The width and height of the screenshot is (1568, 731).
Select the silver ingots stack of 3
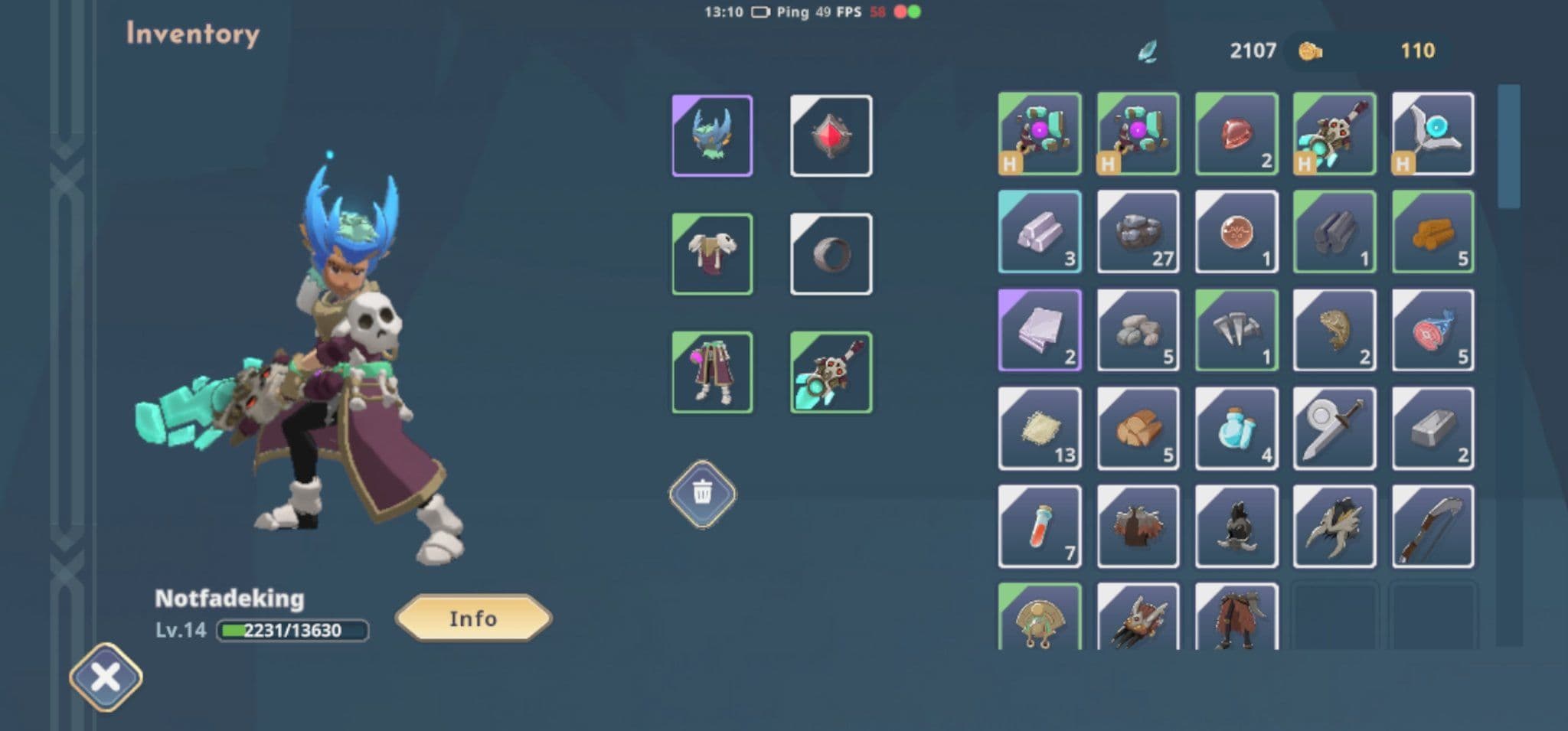pos(1040,231)
